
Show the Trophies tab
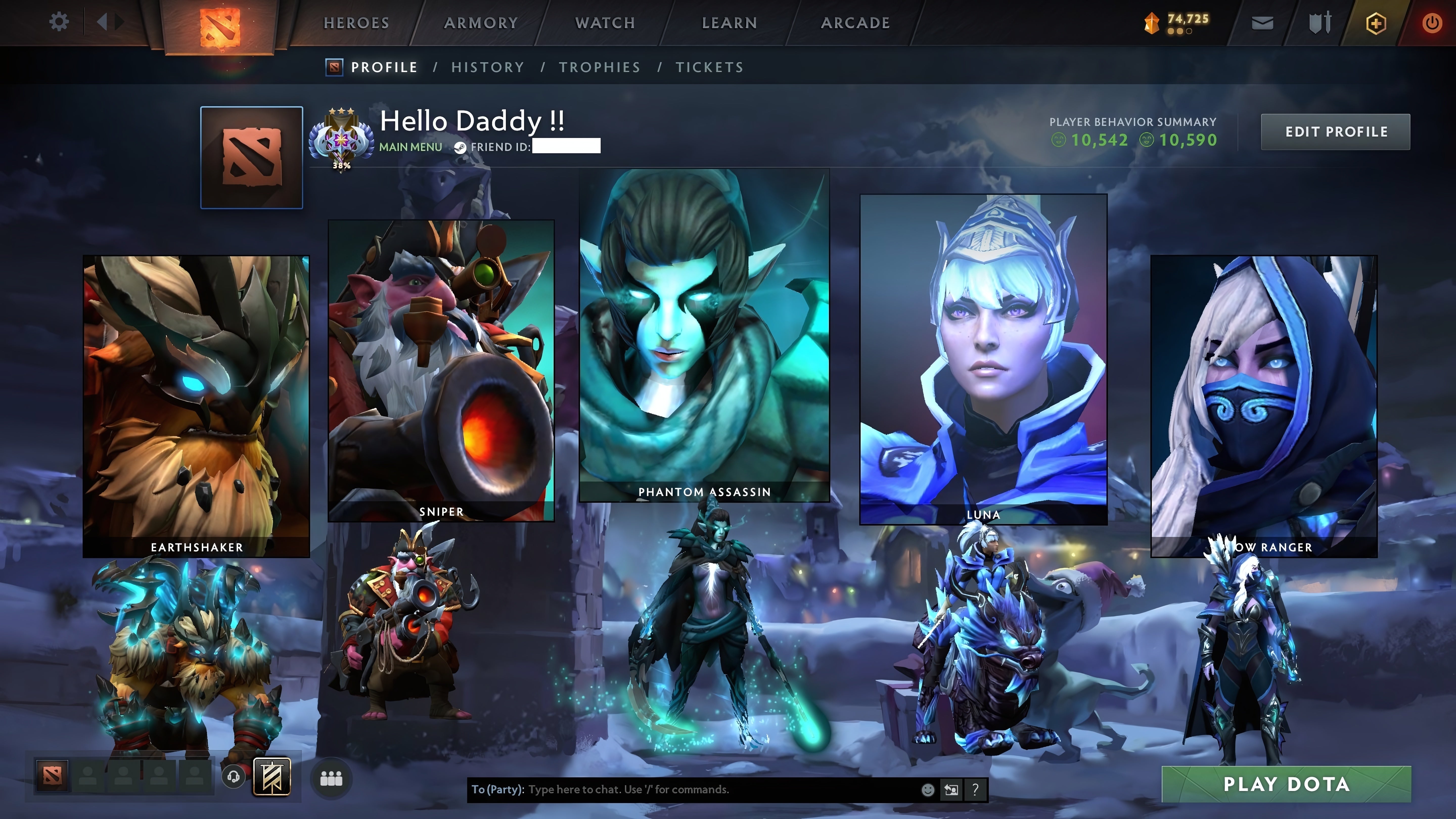pos(600,67)
